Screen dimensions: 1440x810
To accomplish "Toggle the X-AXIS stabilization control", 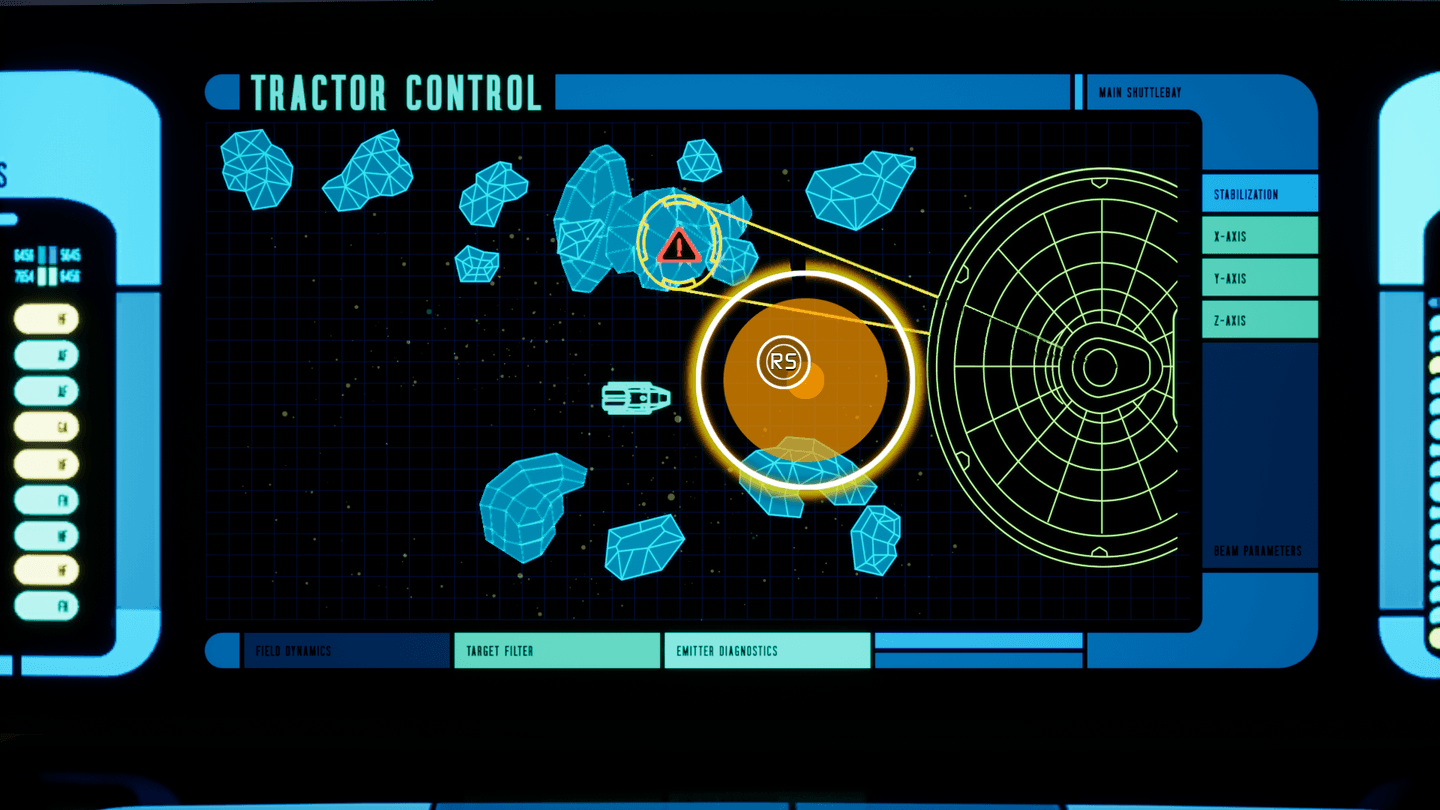I will tap(1259, 235).
